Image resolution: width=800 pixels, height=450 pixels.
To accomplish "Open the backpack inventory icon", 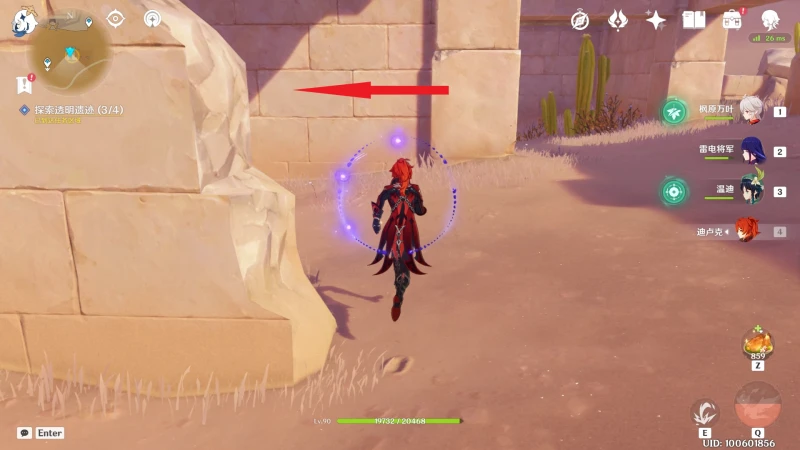I will coord(732,19).
